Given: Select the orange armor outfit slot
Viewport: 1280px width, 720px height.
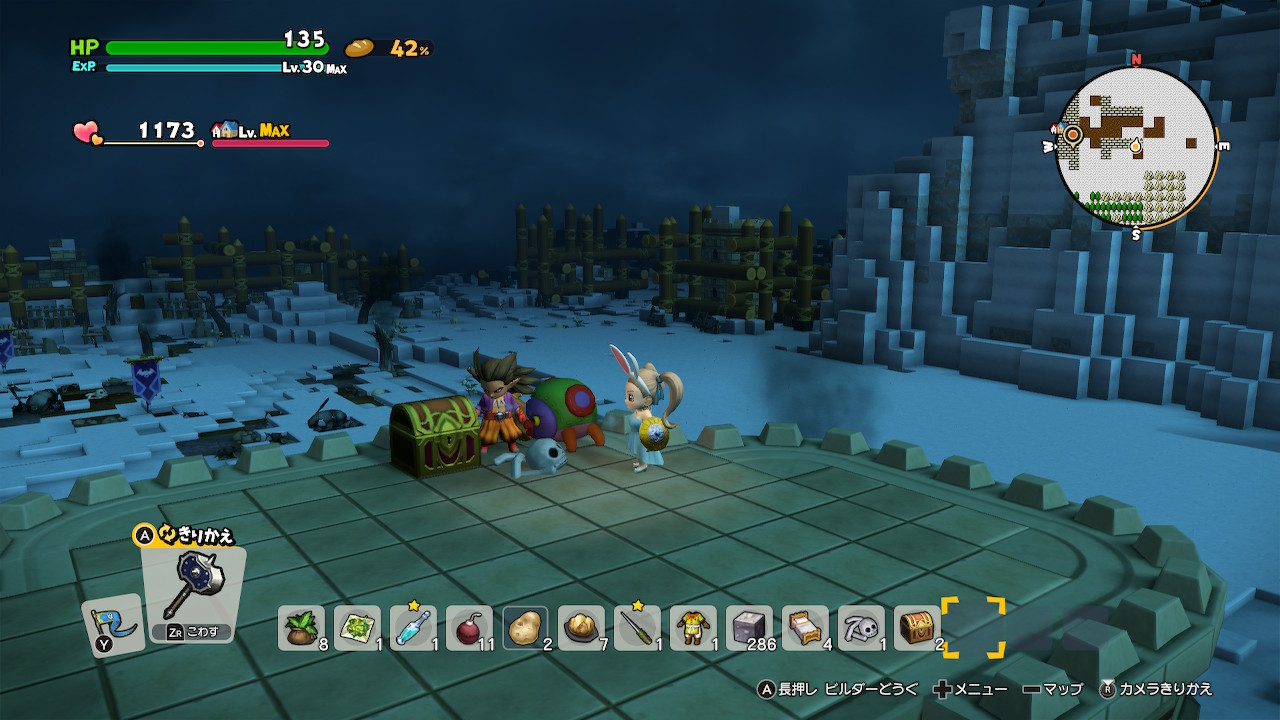Looking at the screenshot, I should point(693,628).
